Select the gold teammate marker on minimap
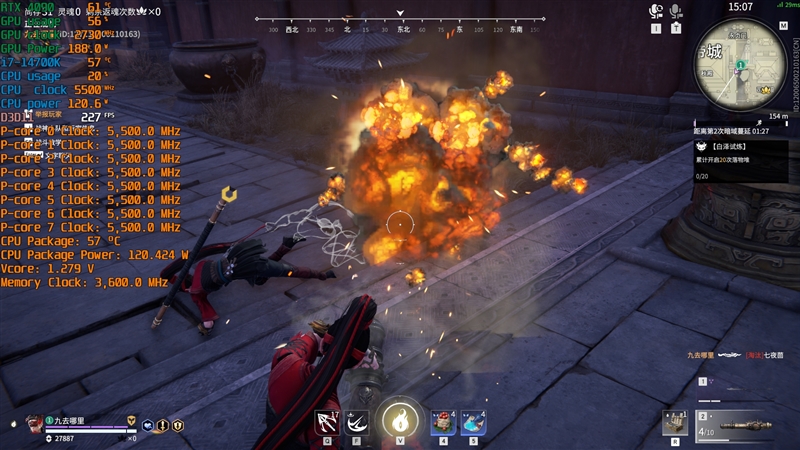 (765, 90)
